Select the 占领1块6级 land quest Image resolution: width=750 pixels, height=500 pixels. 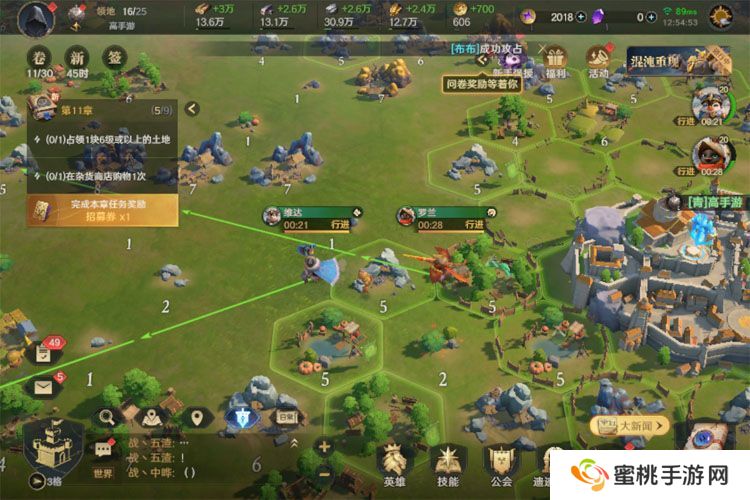102,140
